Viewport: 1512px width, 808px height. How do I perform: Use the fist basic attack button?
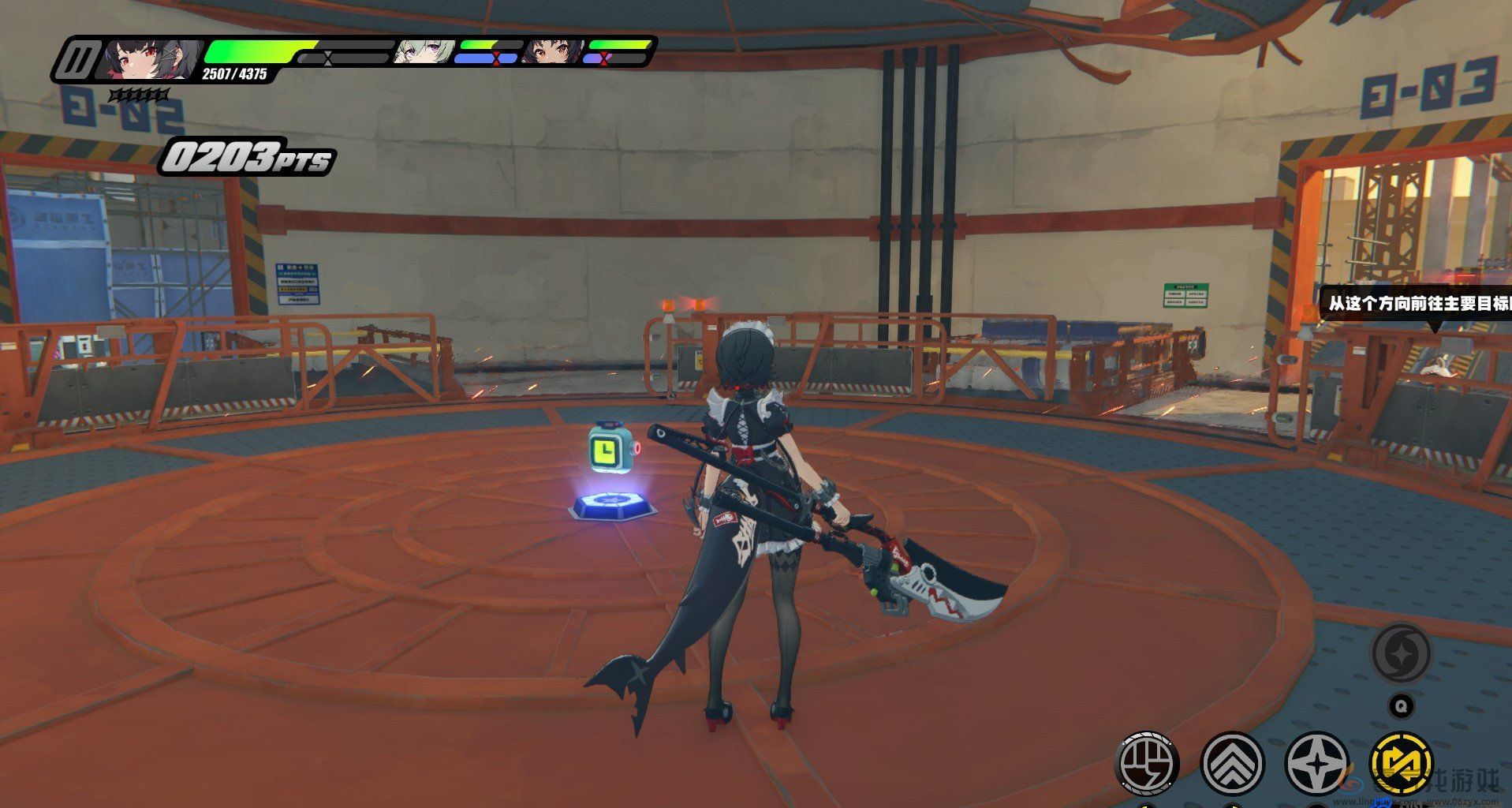click(1148, 764)
